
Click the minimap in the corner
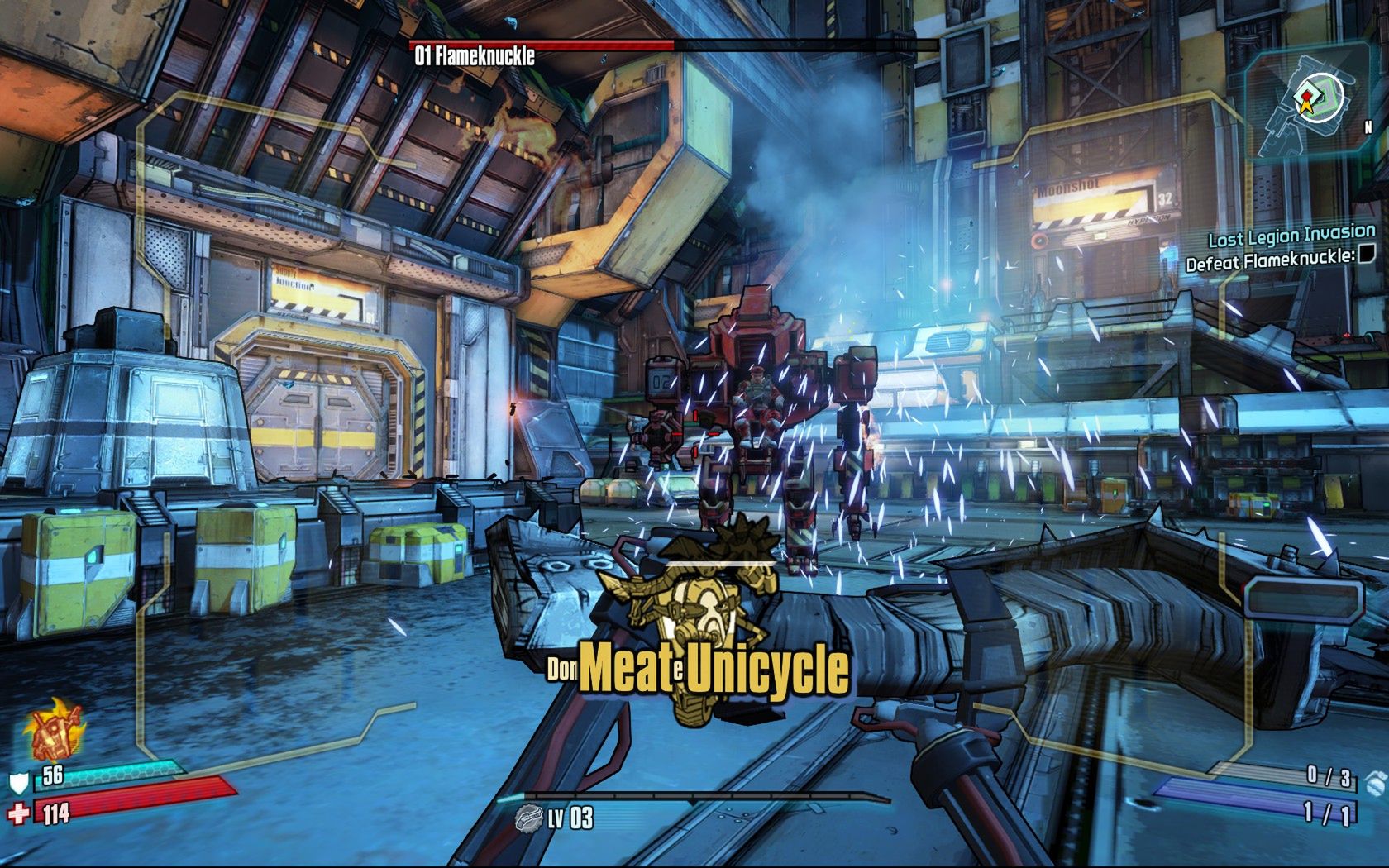click(1315, 99)
